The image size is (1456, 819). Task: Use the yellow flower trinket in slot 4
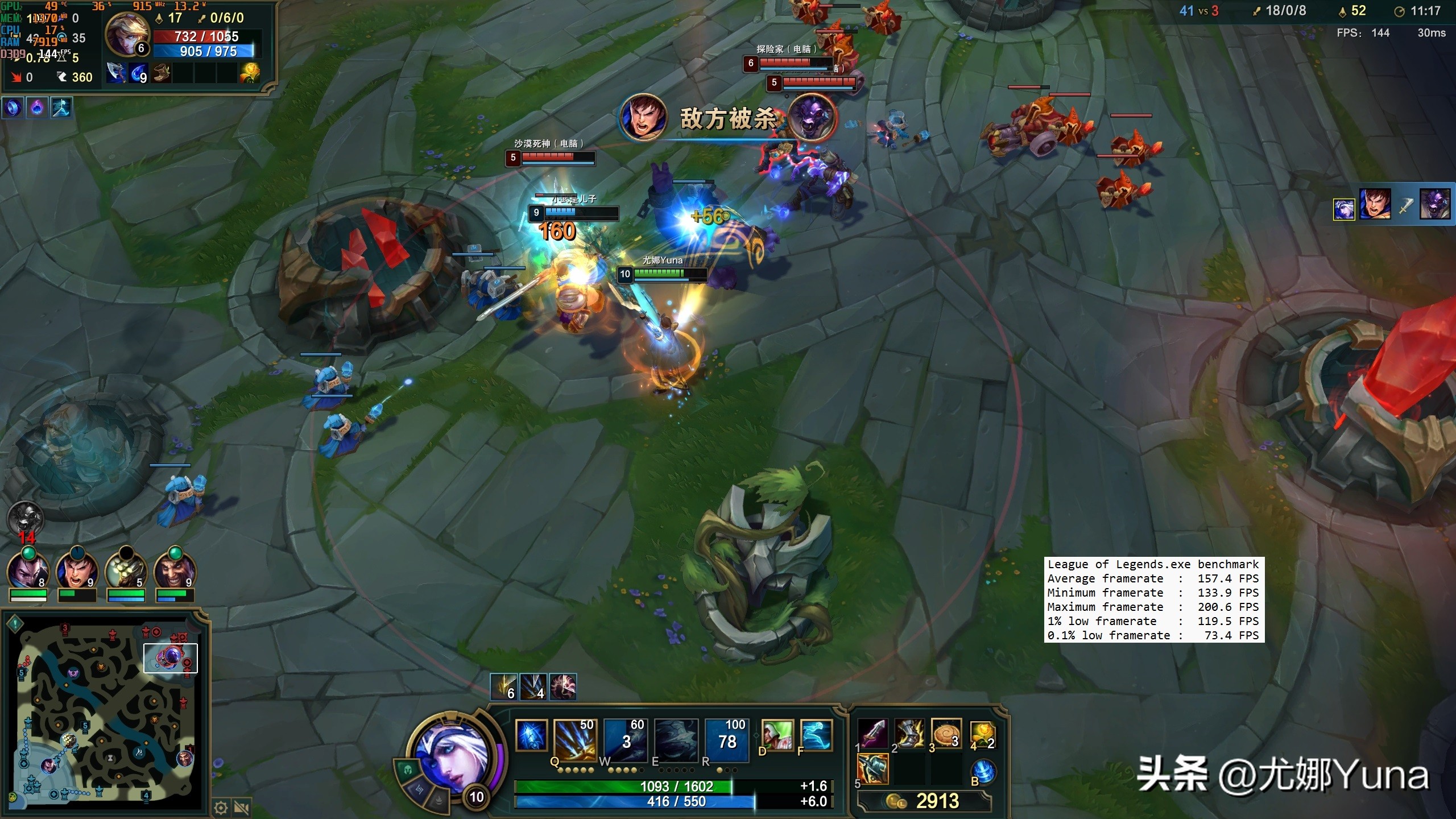(x=982, y=734)
